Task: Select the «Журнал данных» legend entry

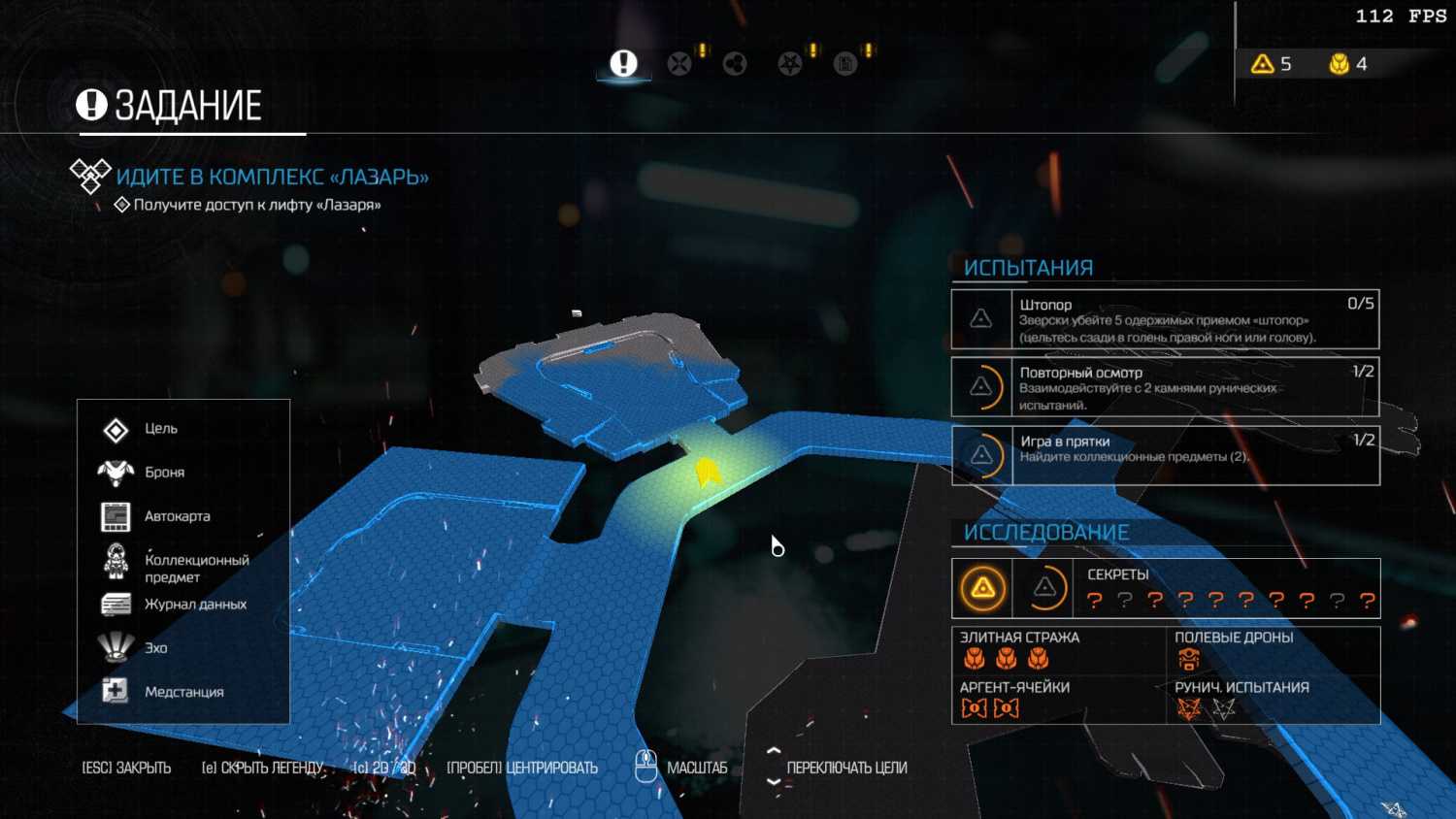Action: click(x=194, y=605)
